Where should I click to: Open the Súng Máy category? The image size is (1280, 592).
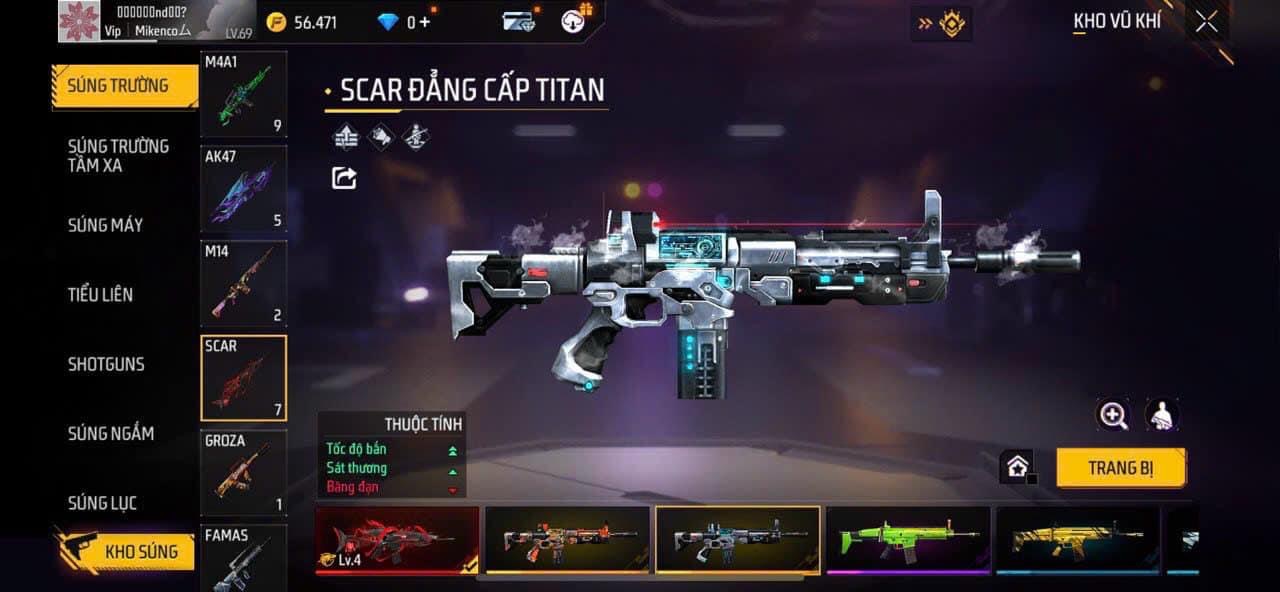(105, 225)
